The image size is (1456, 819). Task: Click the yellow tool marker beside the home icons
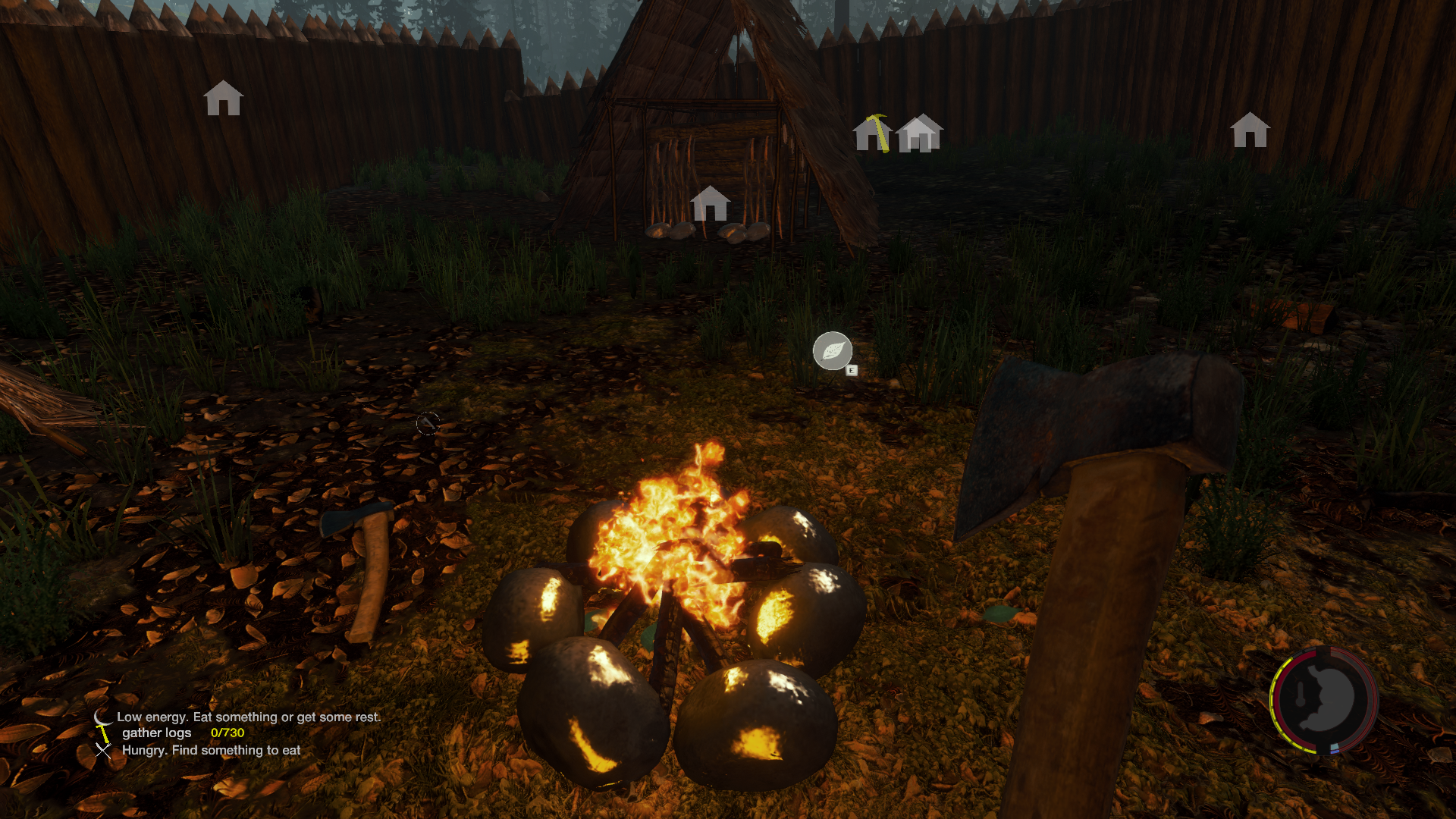[879, 132]
